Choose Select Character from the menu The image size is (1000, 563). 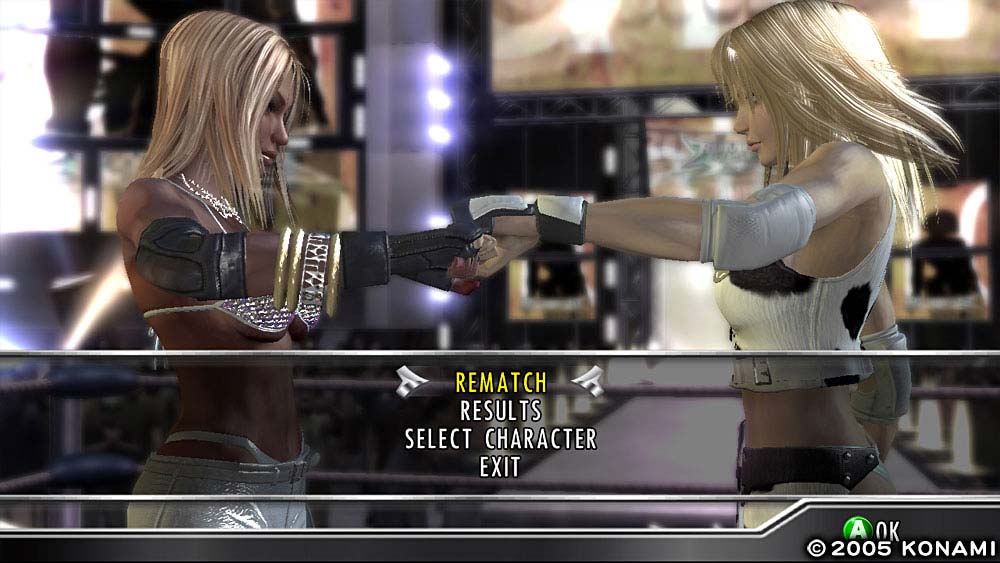[x=501, y=439]
